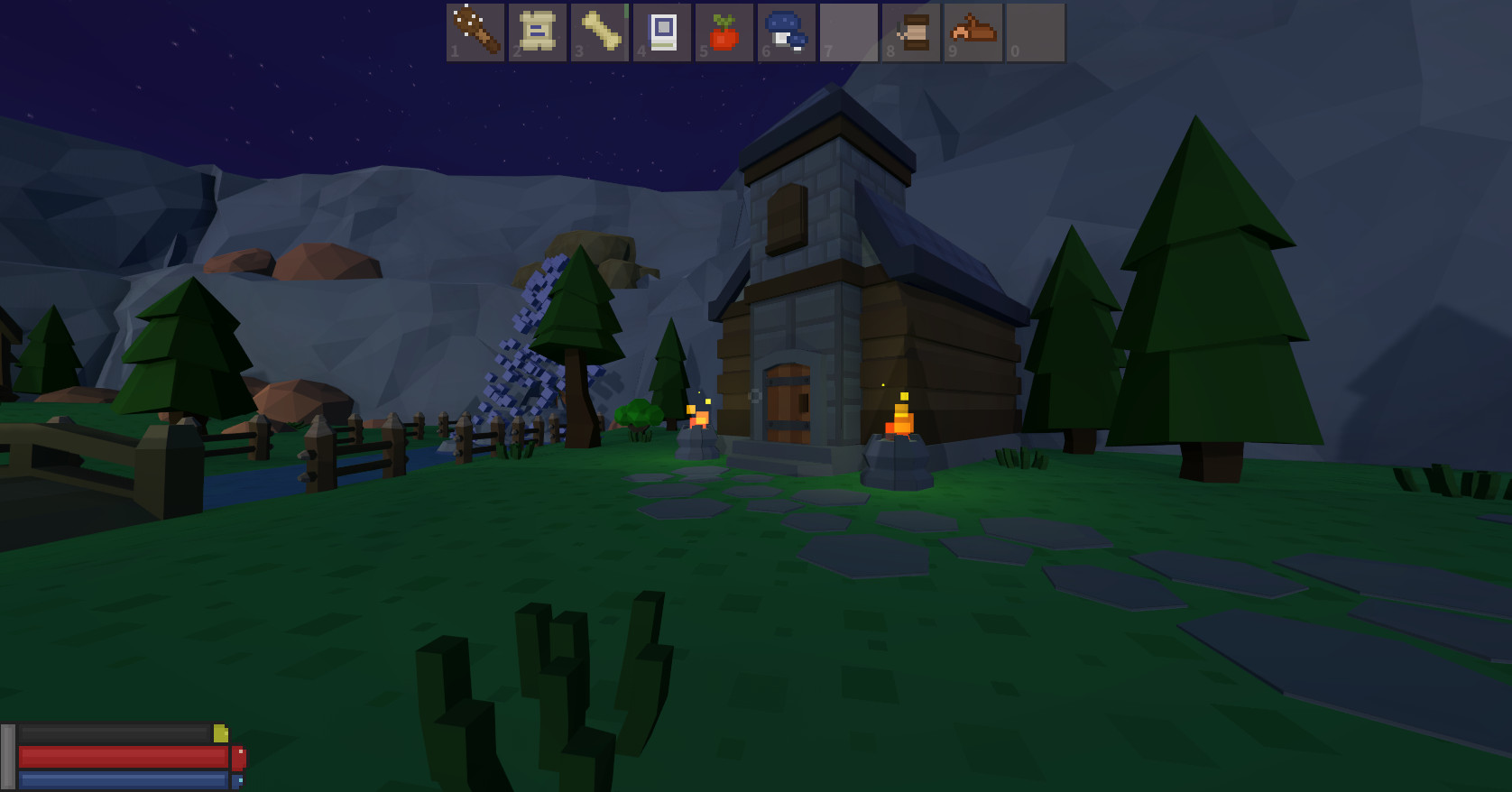Click the right torch beside the house
This screenshot has width=1512, height=792.
[x=899, y=417]
